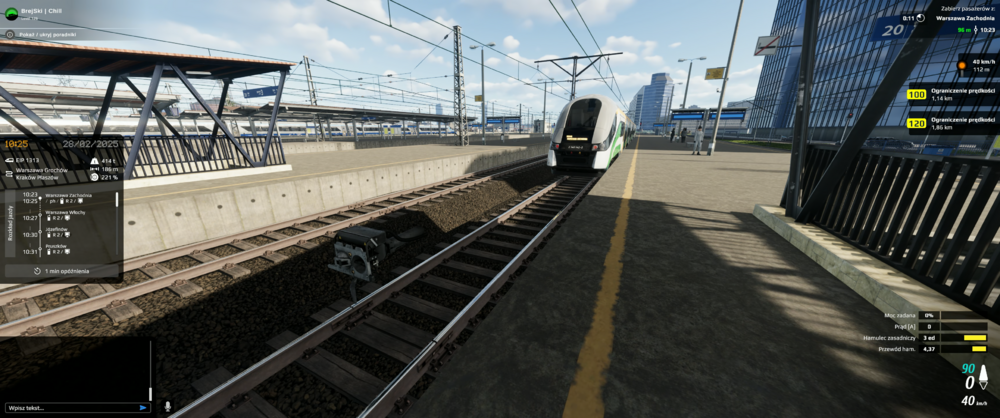The width and height of the screenshot is (1000, 418).
Task: Send the chat message with the blue arrow
Action: pyautogui.click(x=144, y=408)
